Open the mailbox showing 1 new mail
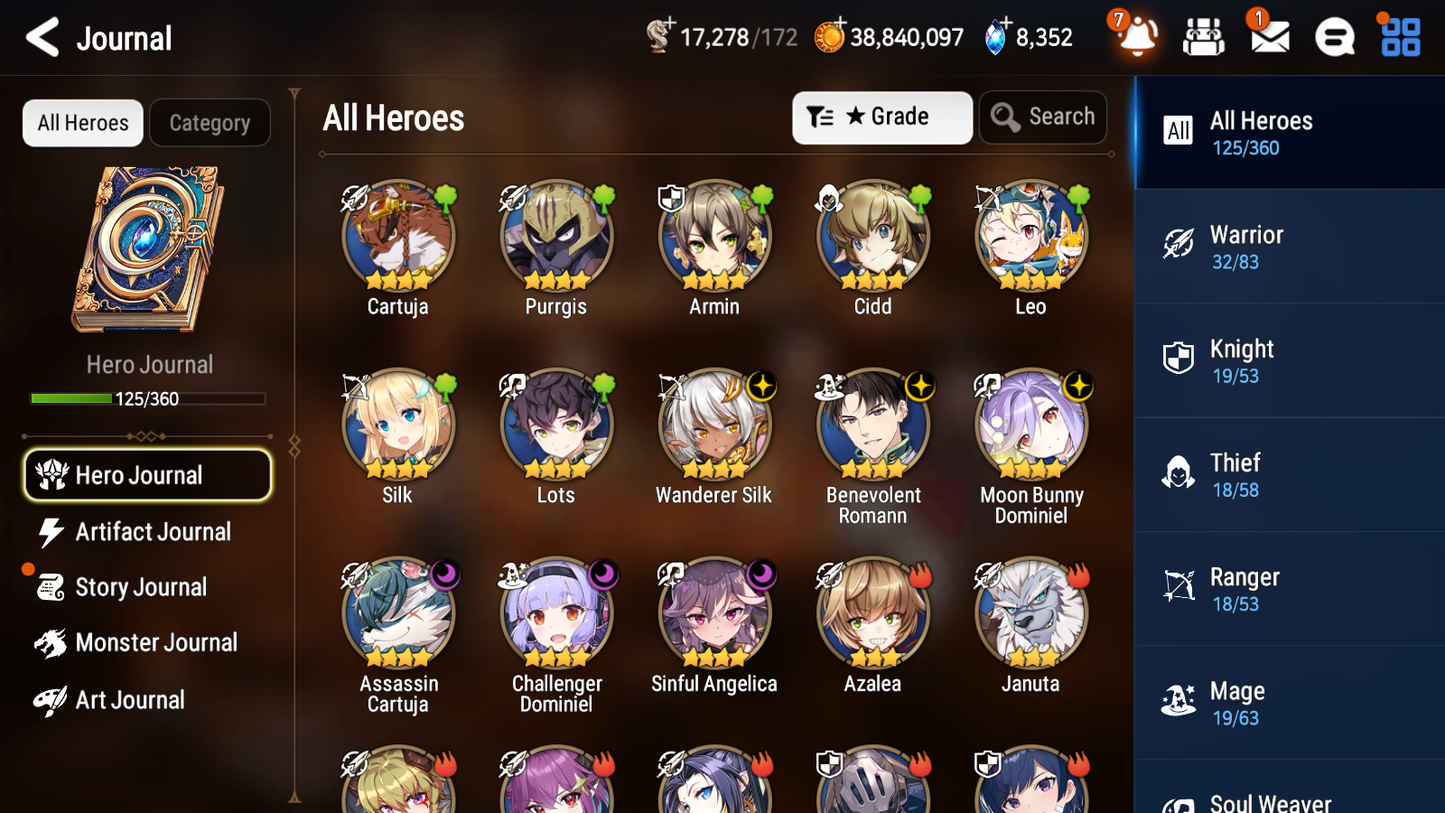Screen dimensions: 1445x813 coord(1269,36)
